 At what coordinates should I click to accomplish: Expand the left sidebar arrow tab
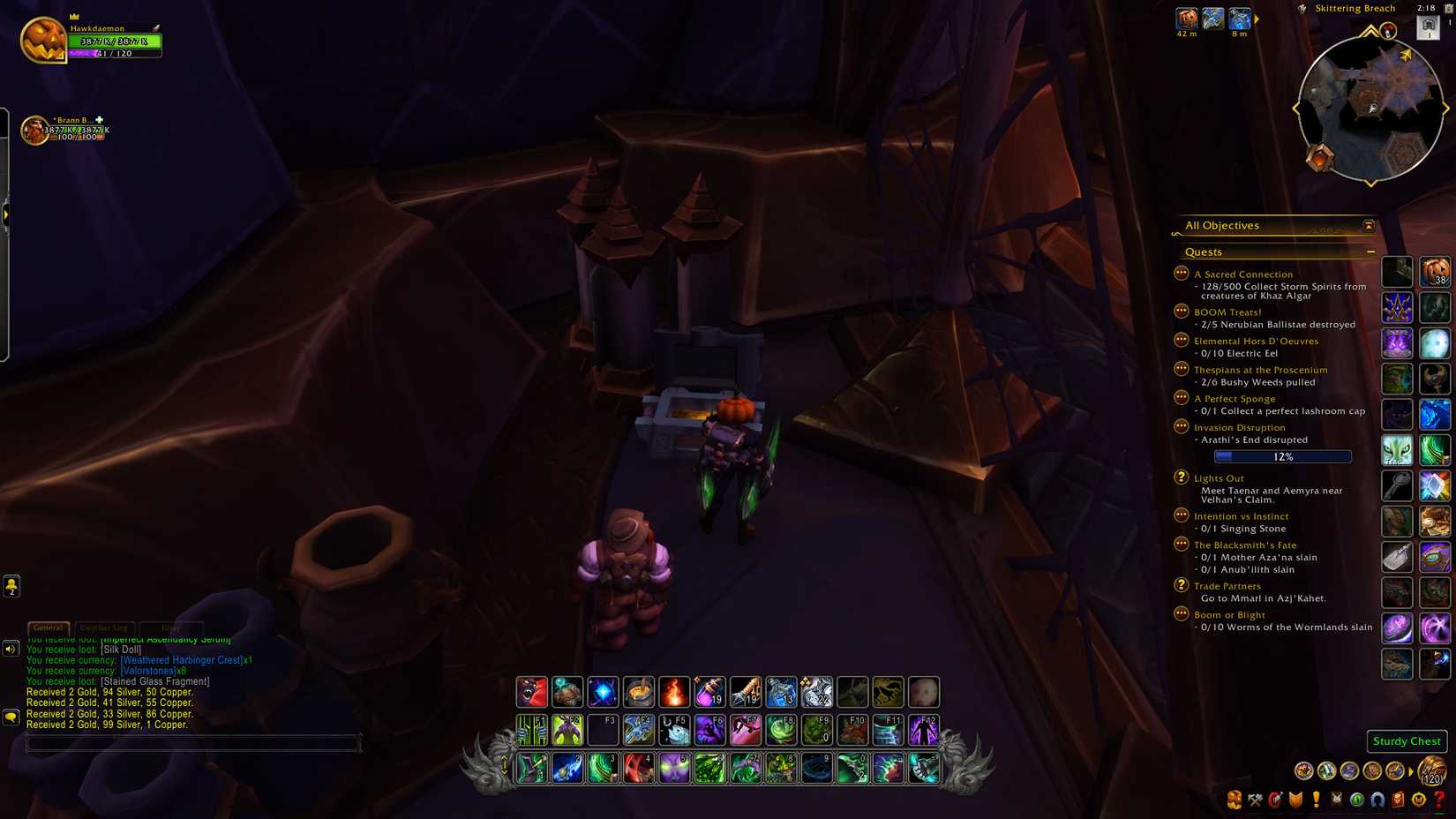point(7,214)
